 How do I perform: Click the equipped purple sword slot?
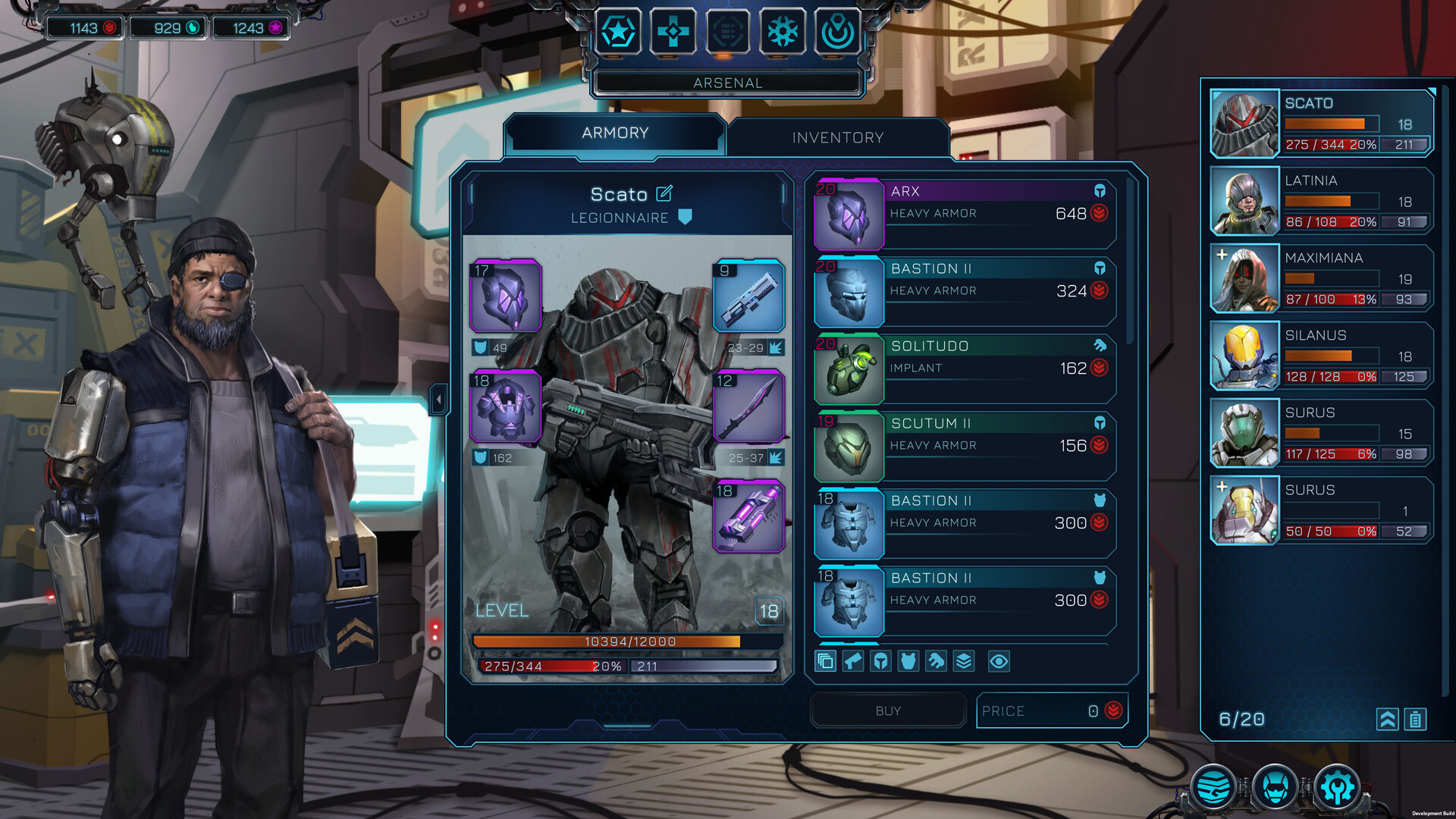point(748,406)
